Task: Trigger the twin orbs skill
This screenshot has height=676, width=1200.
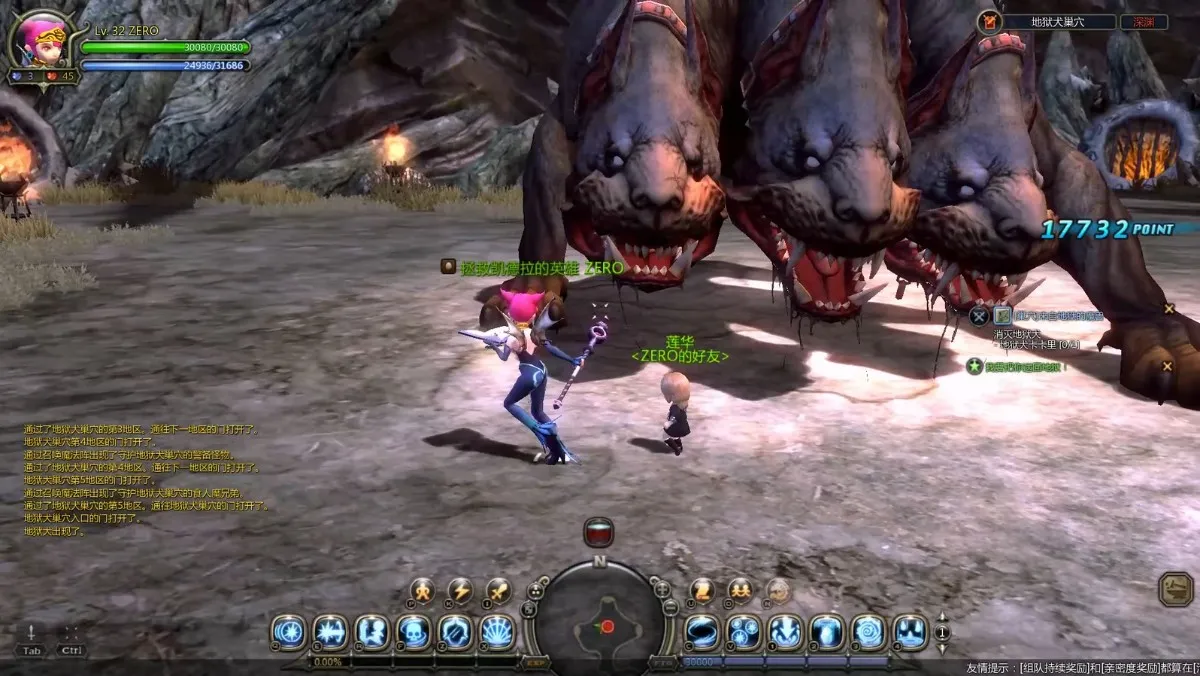Action: pyautogui.click(x=743, y=632)
